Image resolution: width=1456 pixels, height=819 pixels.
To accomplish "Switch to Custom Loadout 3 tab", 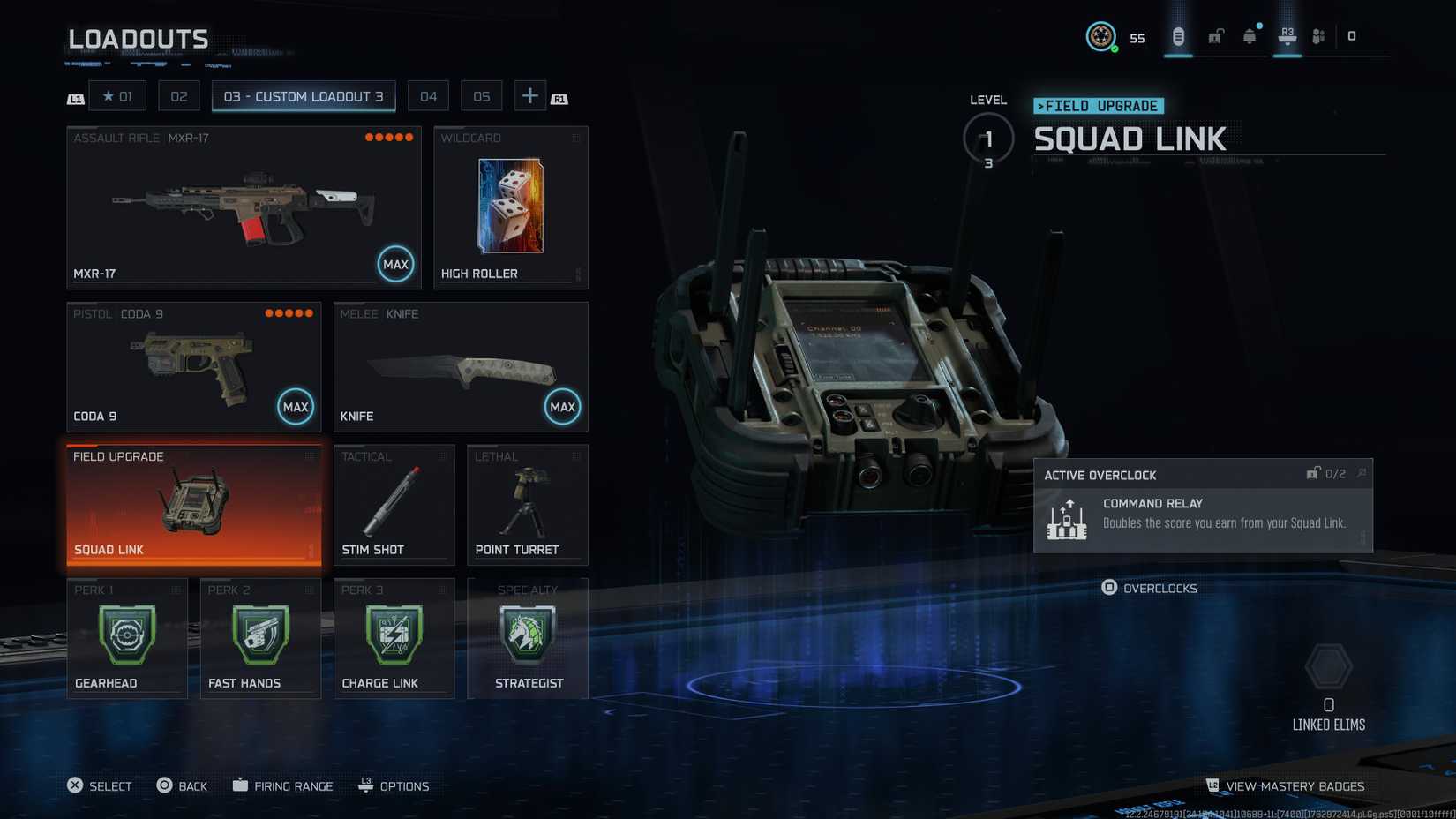I will click(x=304, y=95).
